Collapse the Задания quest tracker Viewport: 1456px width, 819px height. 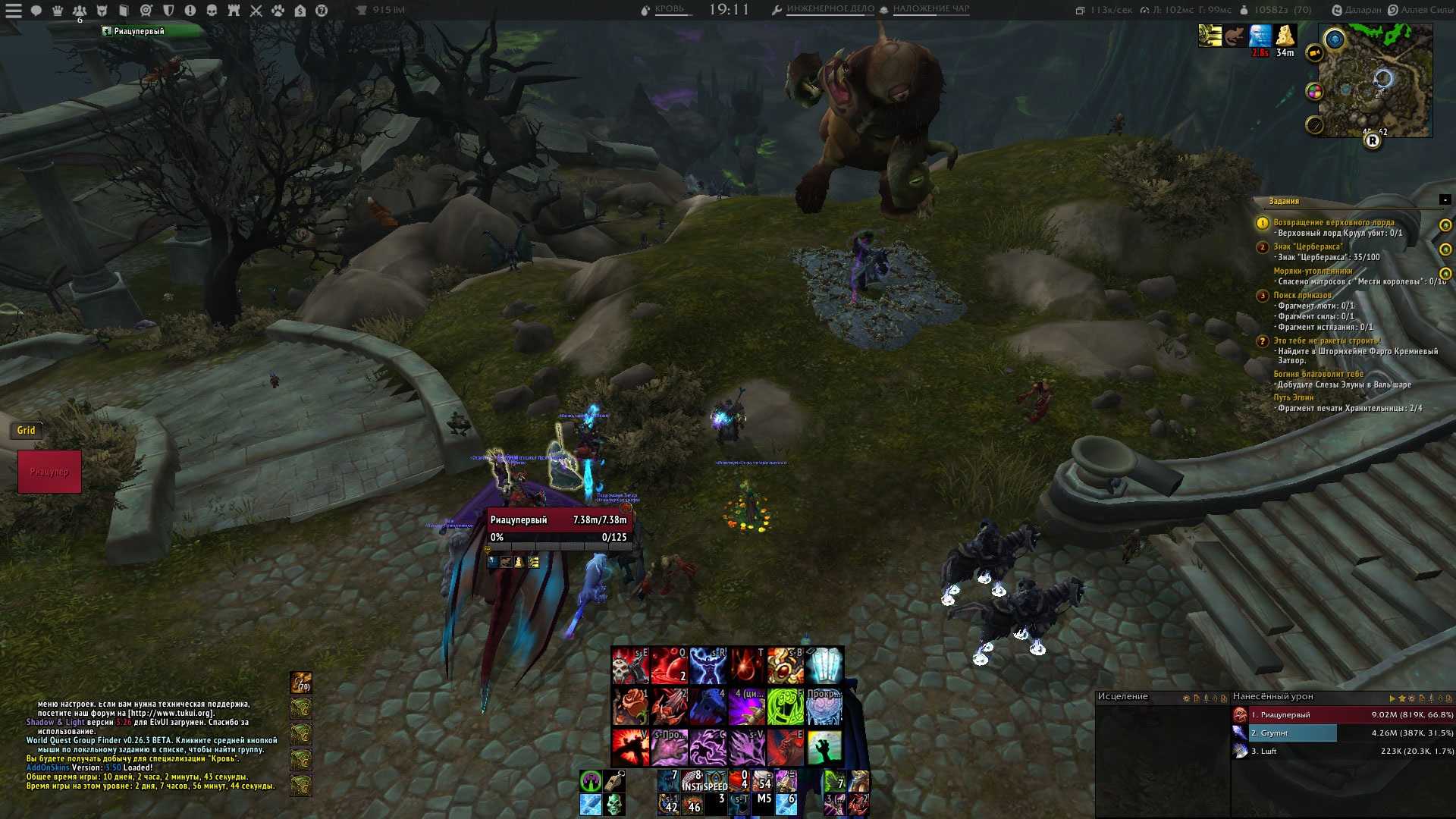[1445, 200]
